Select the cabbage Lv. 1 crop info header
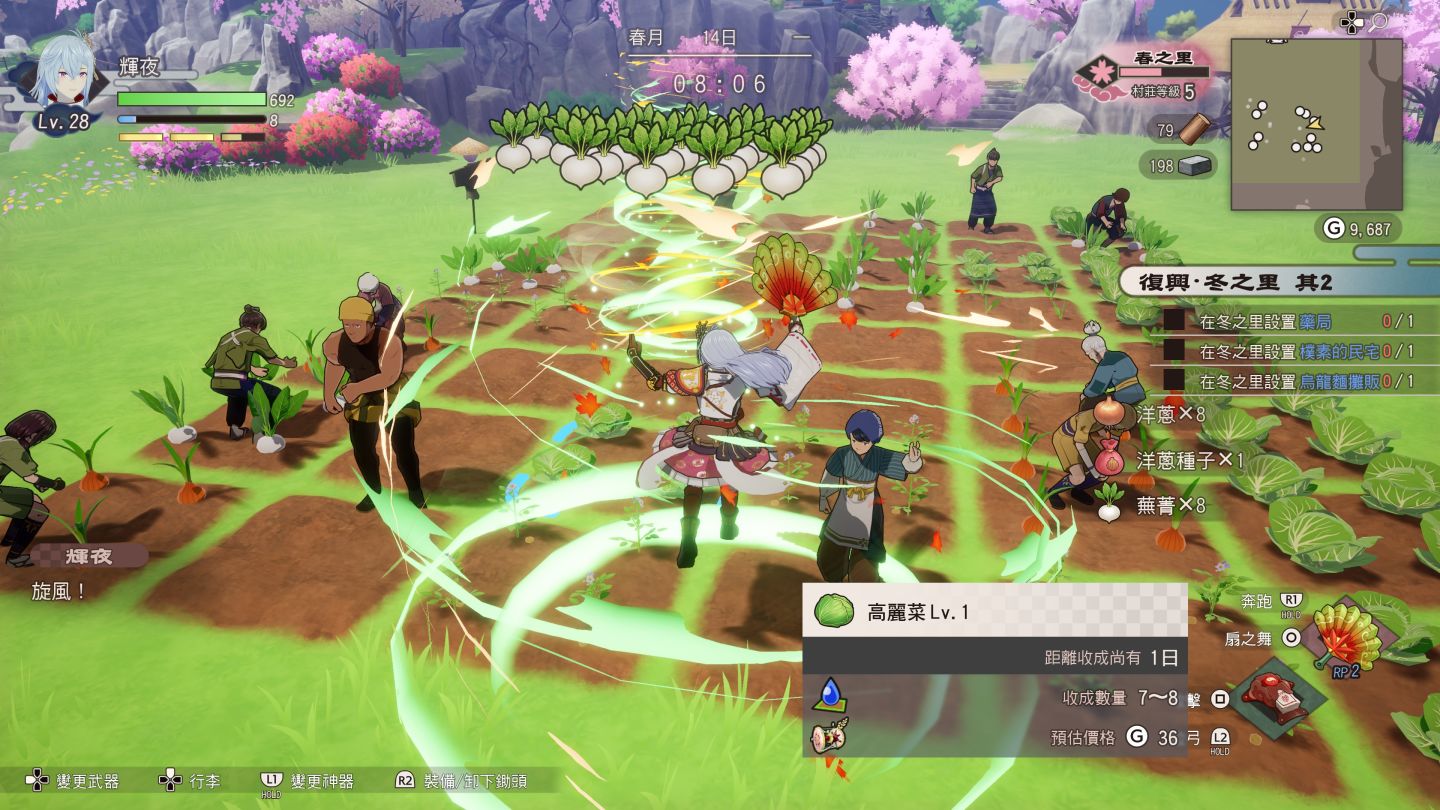 click(x=994, y=611)
